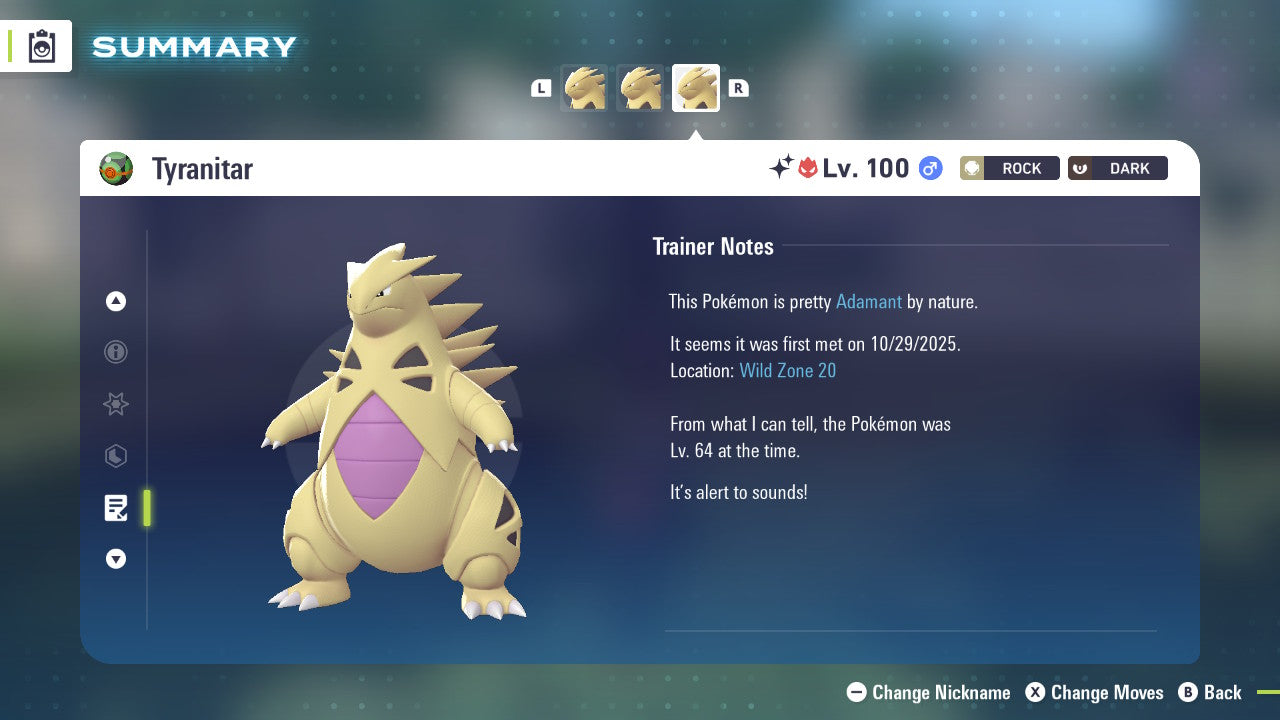
Task: Expand the downward arrow below the sidebar icons
Action: coord(115,559)
